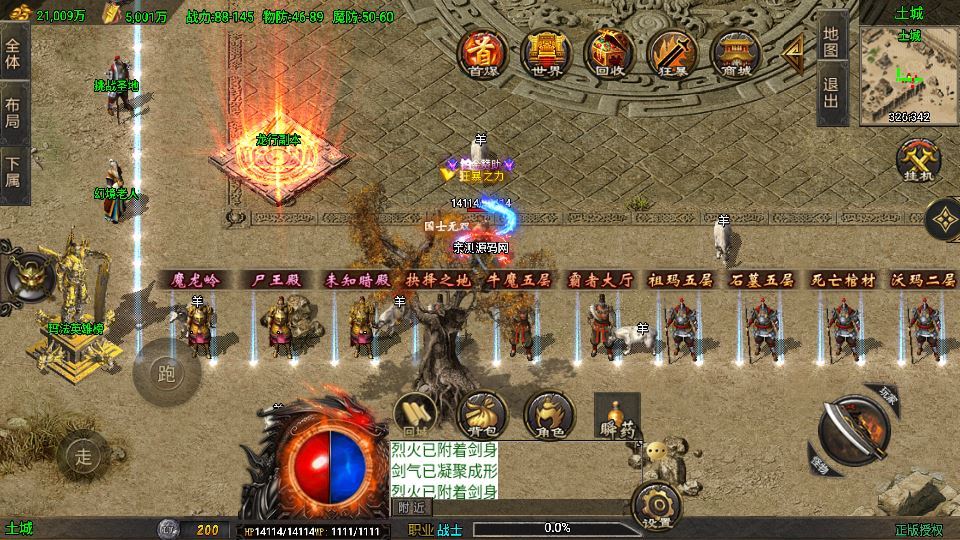Image resolution: width=960 pixels, height=540 pixels.
Task: Open the 设置 settings gear
Action: pyautogui.click(x=657, y=505)
